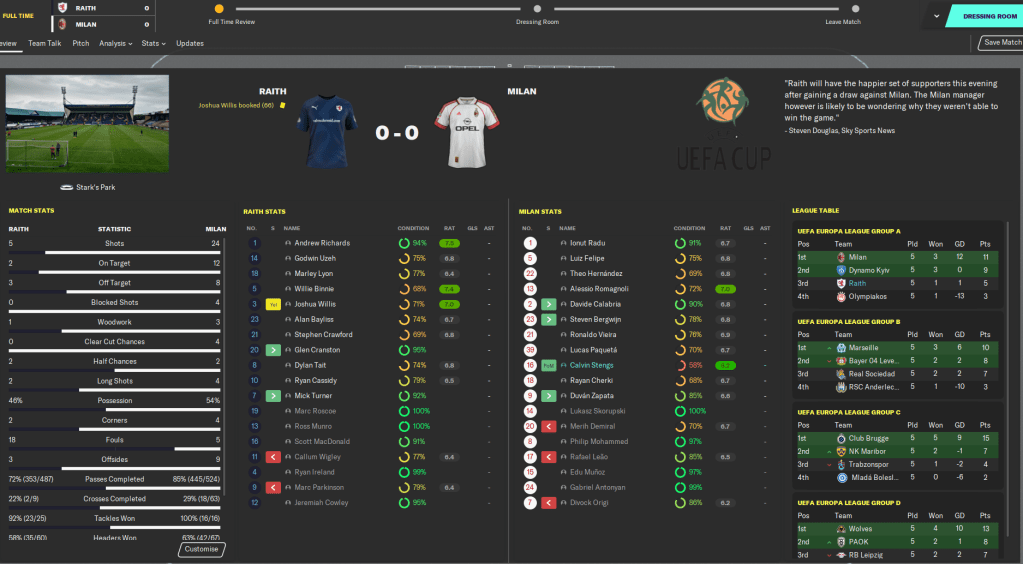1023x564 pixels.
Task: Click the Save Match button
Action: 1001,43
